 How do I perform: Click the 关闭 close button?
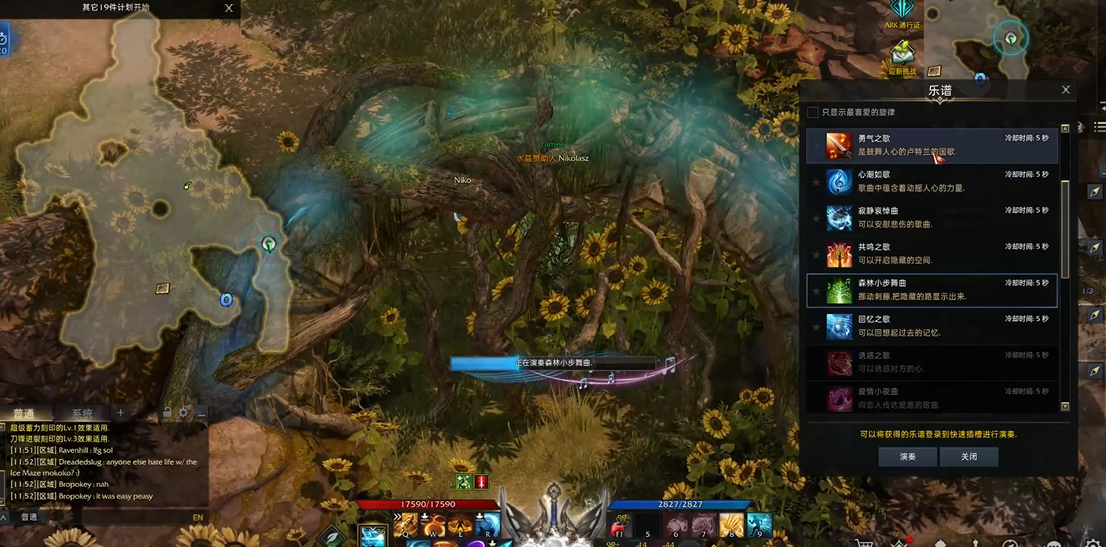(968, 456)
